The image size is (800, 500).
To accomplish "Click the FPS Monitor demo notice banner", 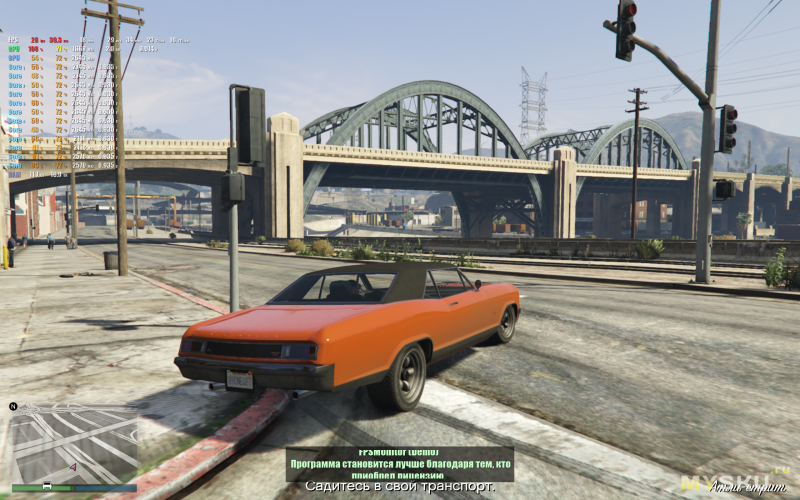I will [x=399, y=463].
